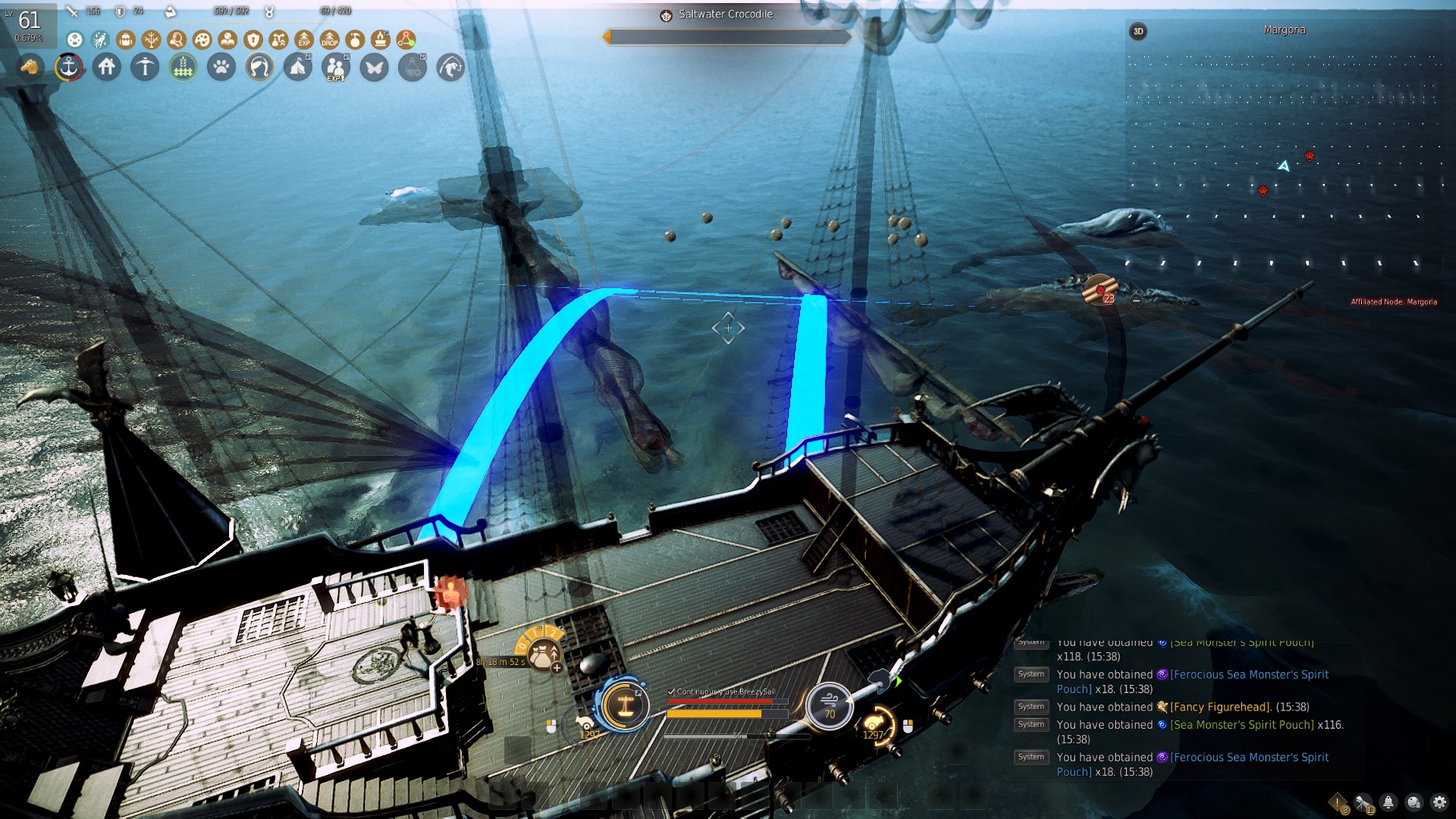Open the pet paw icon
Image resolution: width=1456 pixels, height=819 pixels.
221,67
